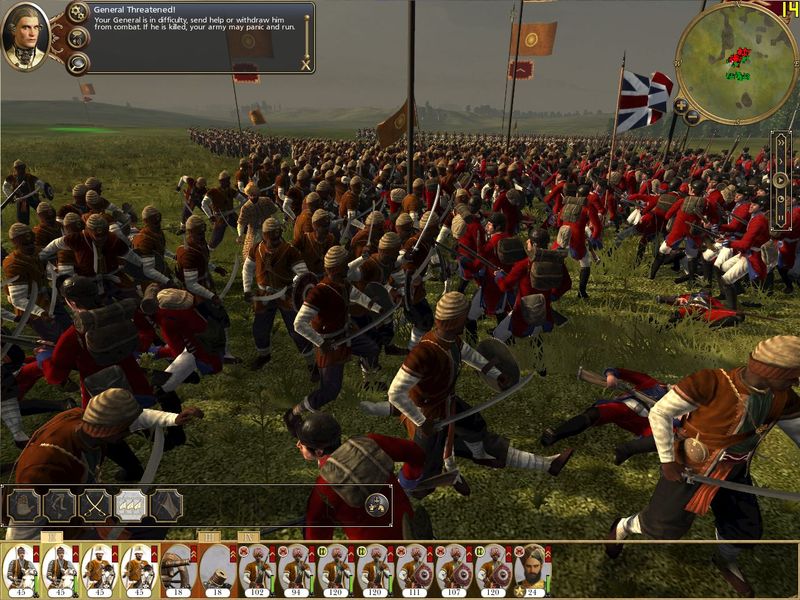Close the General Threatened advisor message
The height and width of the screenshot is (600, 800).
(305, 65)
